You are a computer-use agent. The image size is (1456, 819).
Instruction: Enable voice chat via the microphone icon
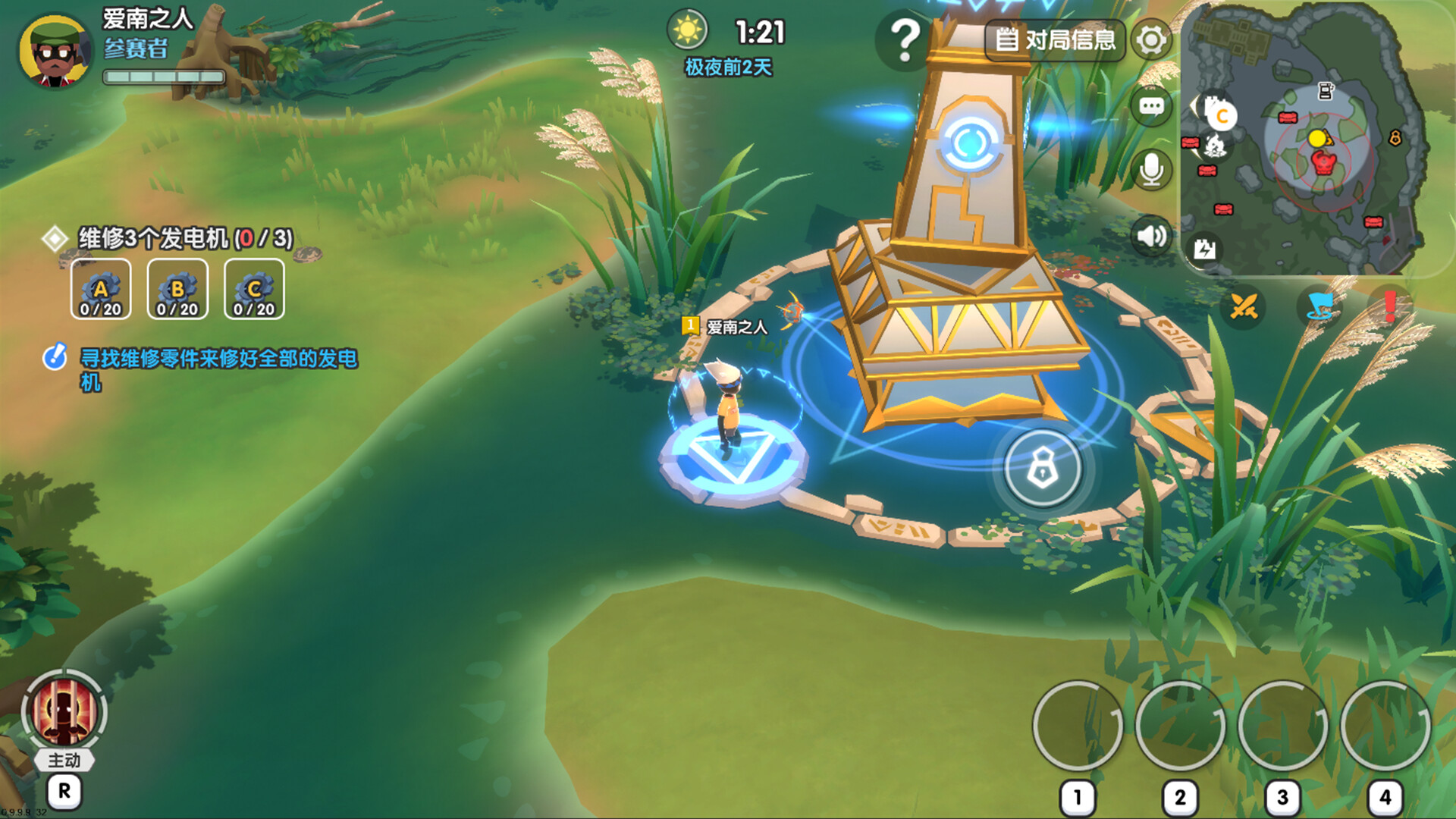tap(1150, 169)
